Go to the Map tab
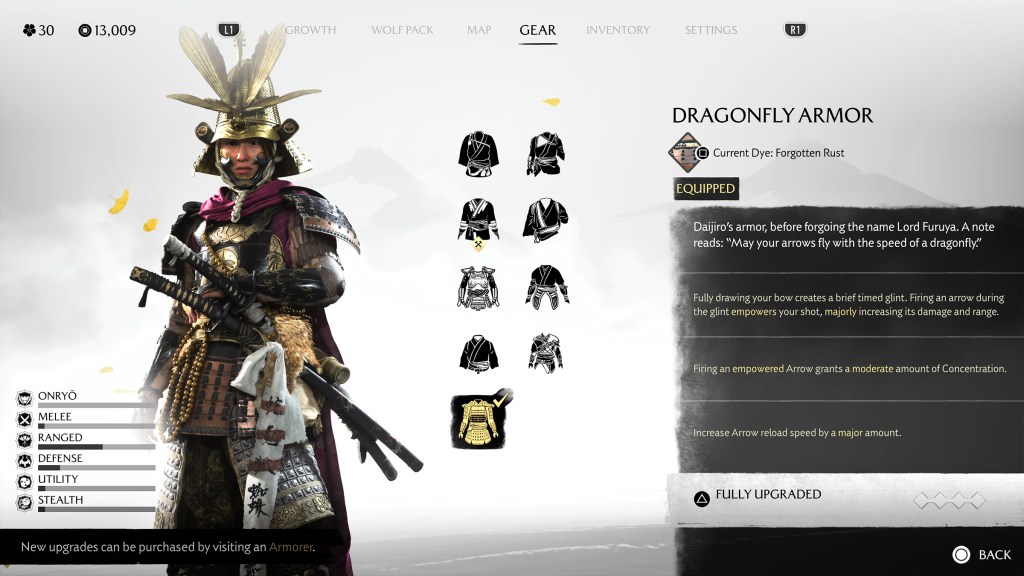Screen dimensions: 1024x576 pos(479,30)
